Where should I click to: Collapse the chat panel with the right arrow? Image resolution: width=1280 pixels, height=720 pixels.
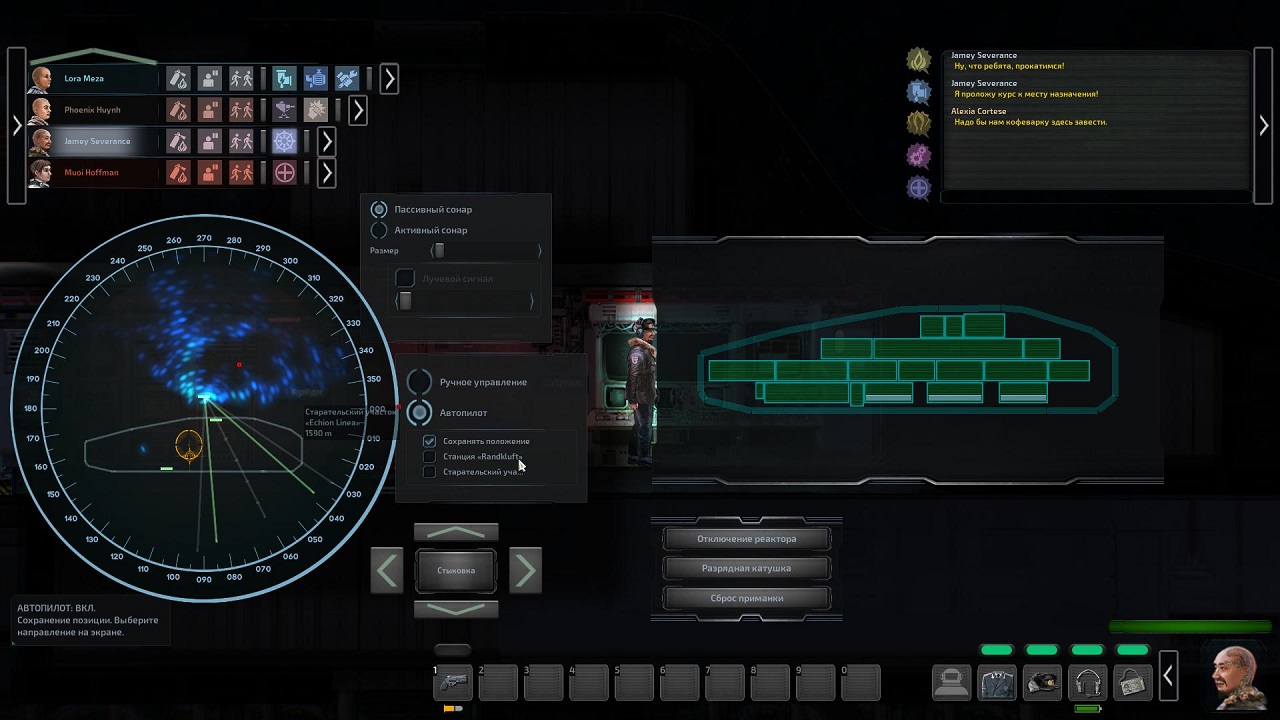click(x=1264, y=126)
